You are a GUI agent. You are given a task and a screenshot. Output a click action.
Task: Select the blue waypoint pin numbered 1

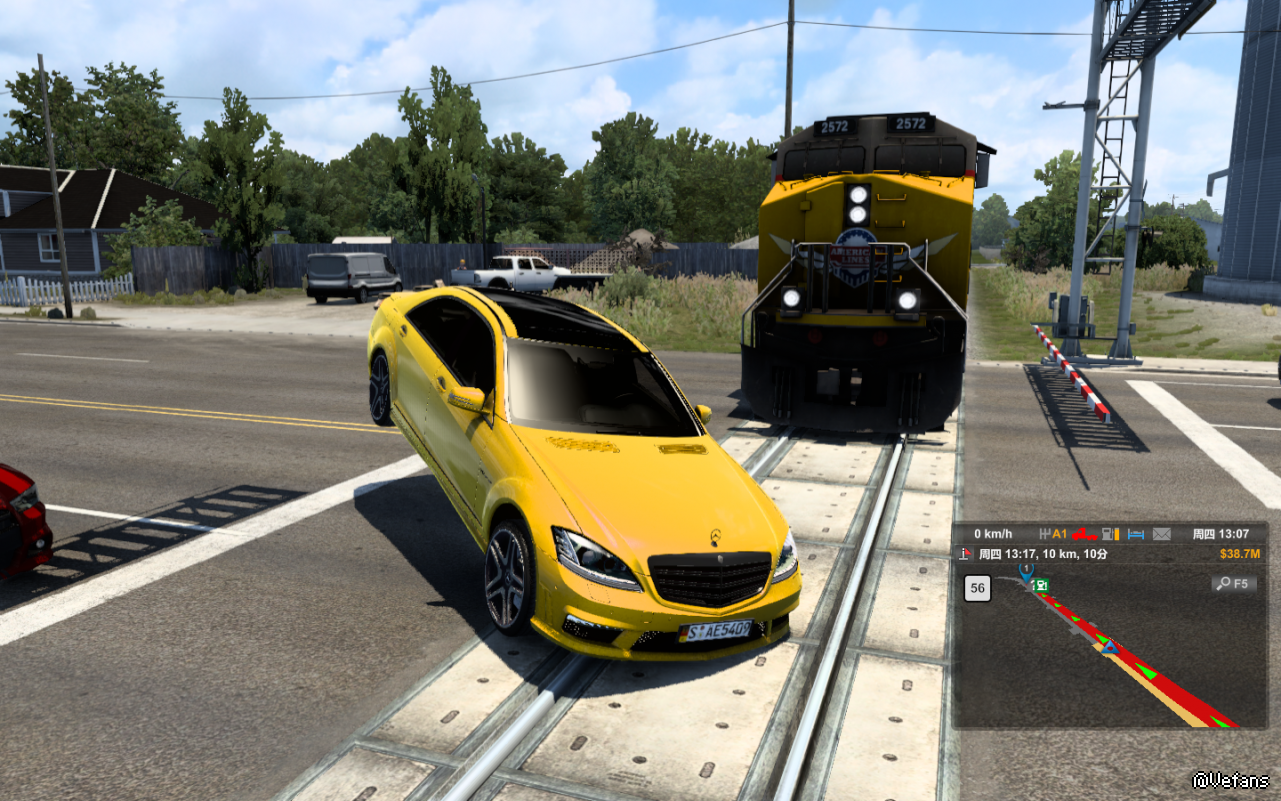point(1026,571)
